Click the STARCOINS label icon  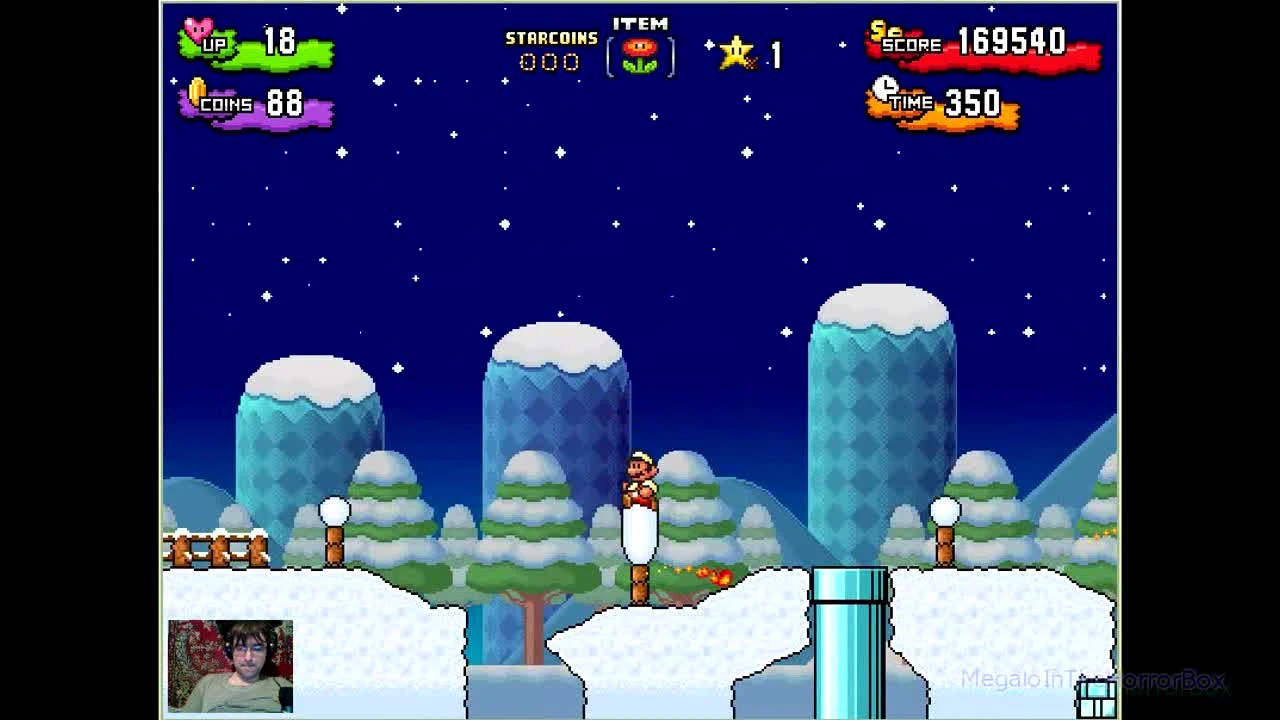click(x=550, y=38)
